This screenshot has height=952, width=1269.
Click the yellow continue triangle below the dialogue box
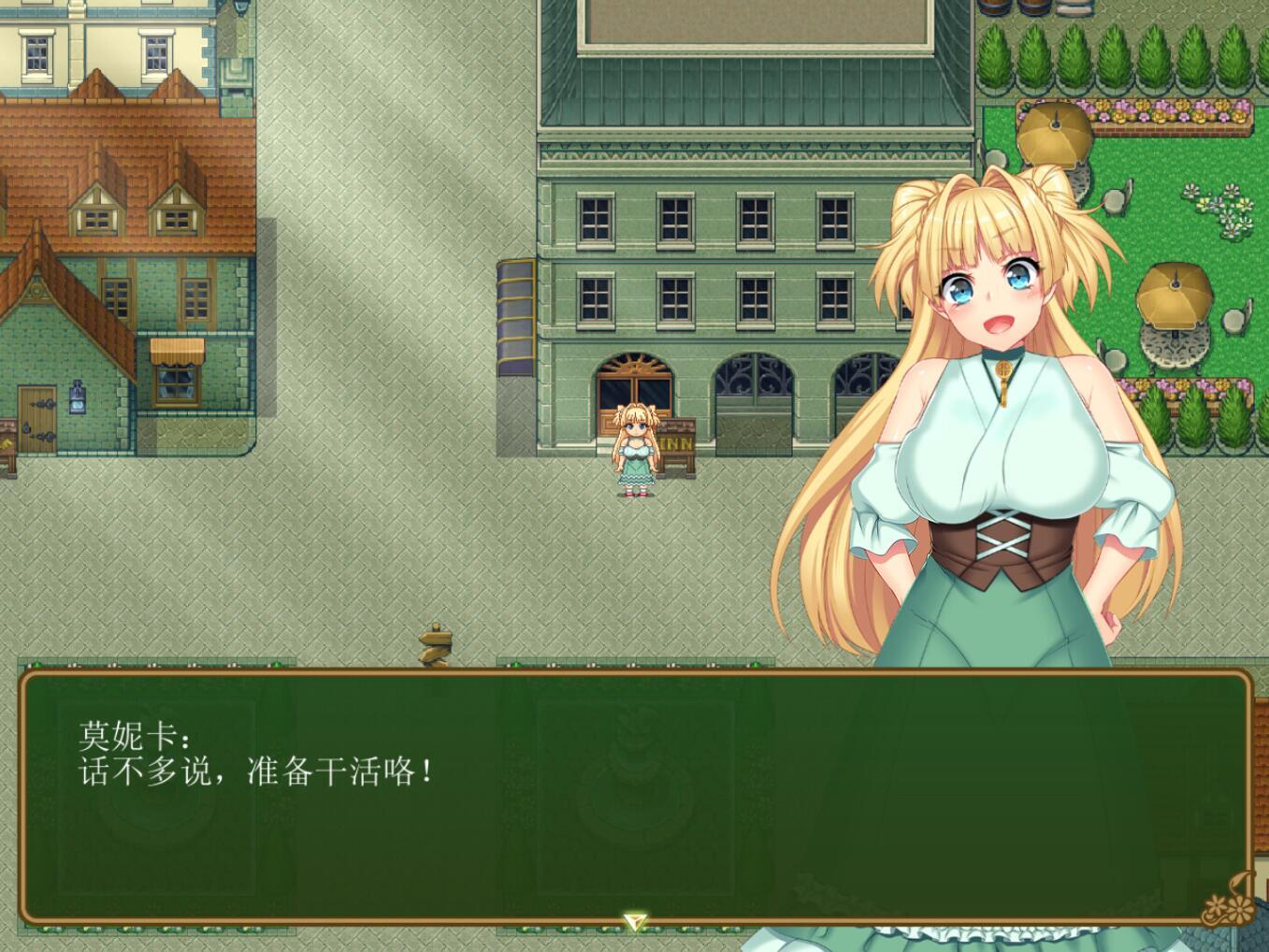pos(634,921)
